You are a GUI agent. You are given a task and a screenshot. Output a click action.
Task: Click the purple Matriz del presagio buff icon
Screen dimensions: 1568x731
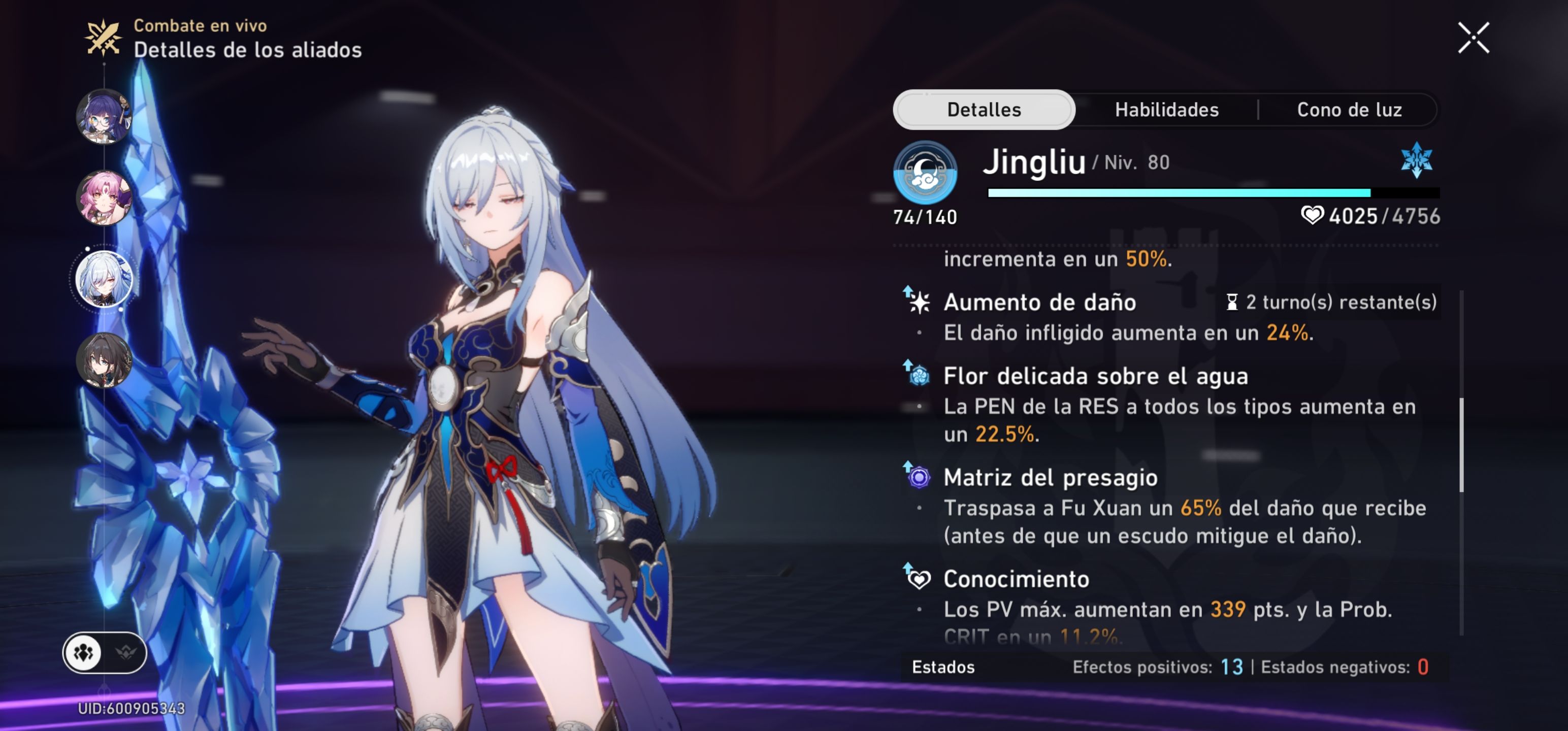921,477
